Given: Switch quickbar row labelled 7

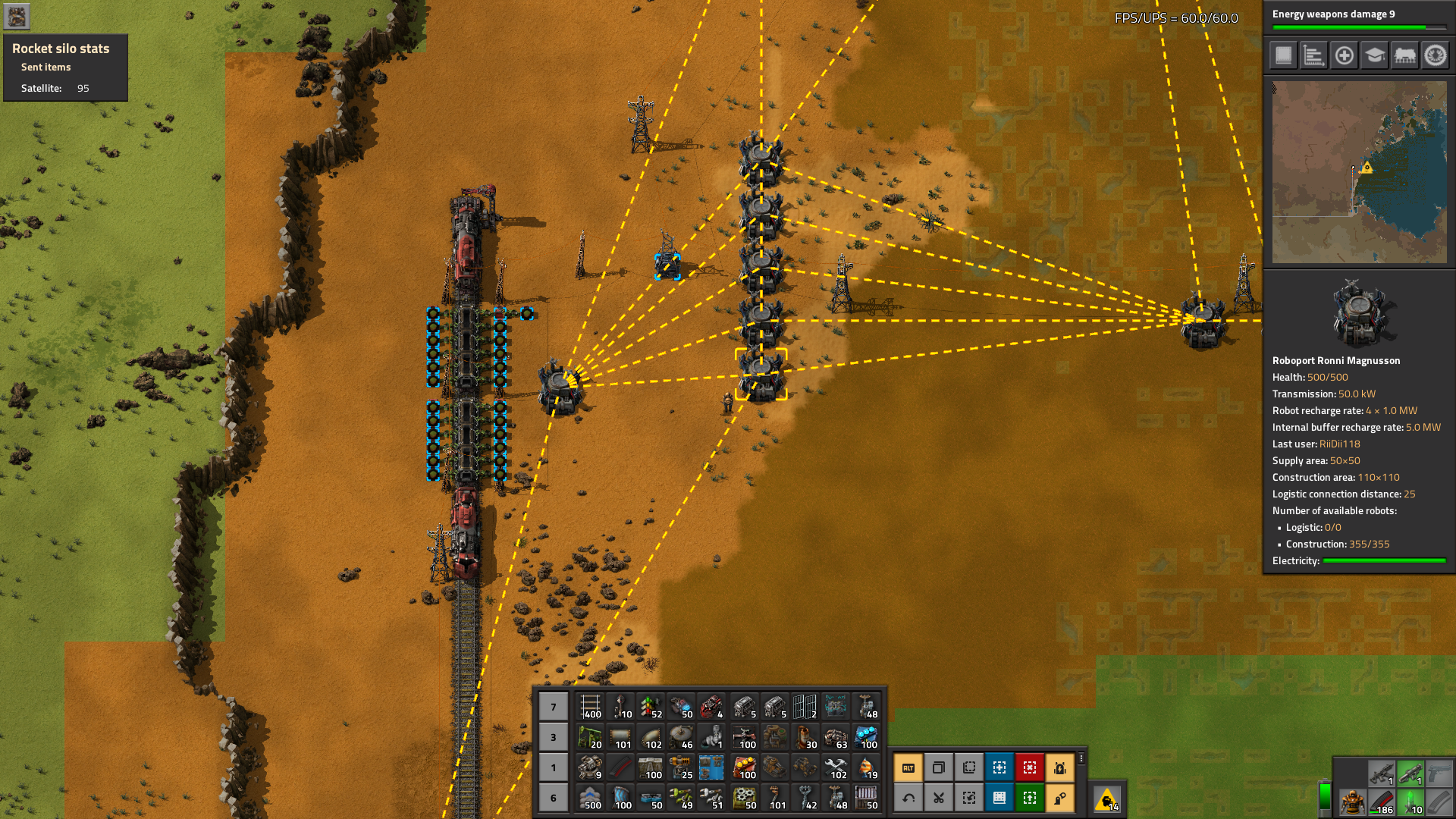Looking at the screenshot, I should [x=554, y=707].
